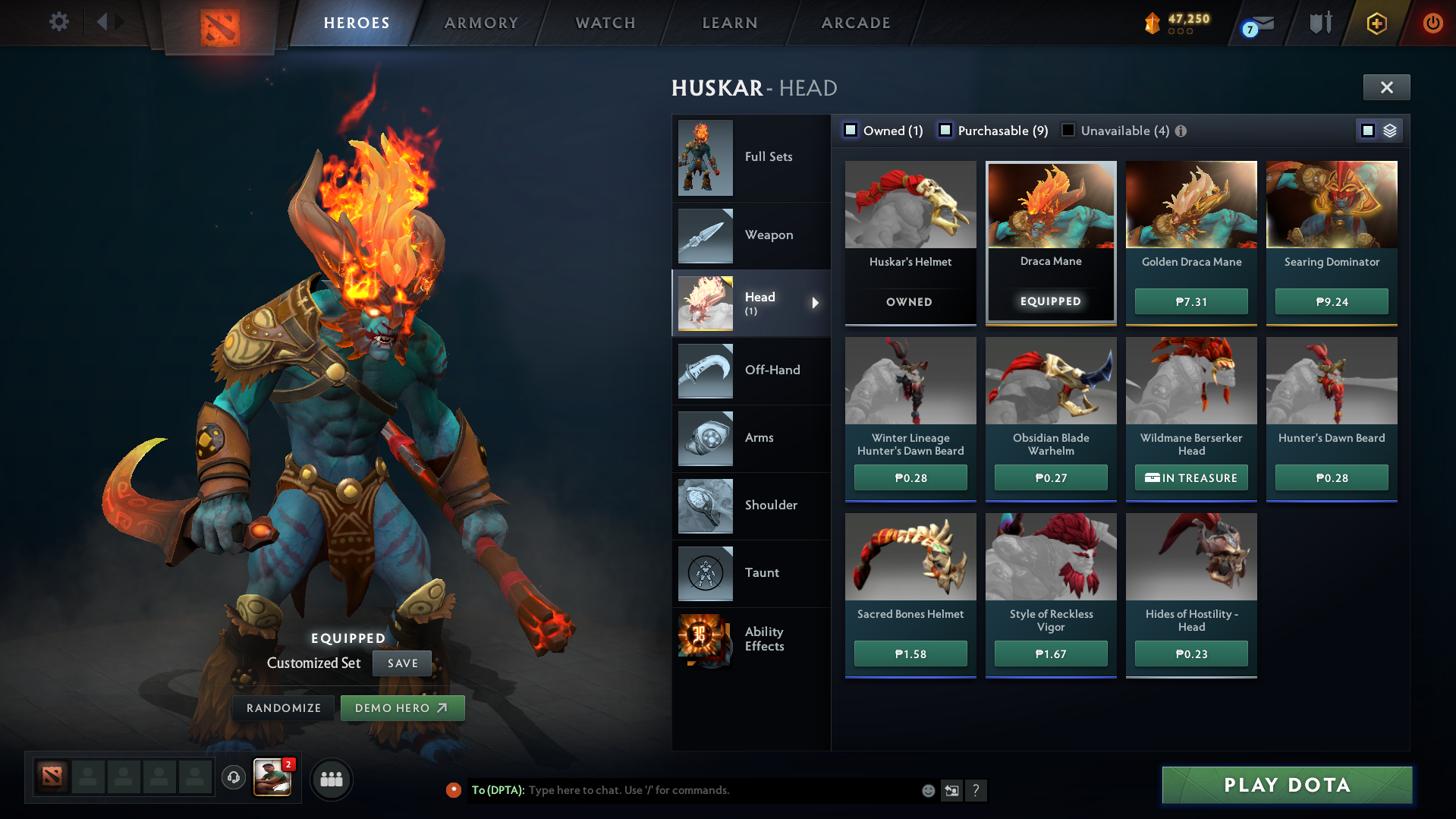Image resolution: width=1456 pixels, height=819 pixels.
Task: Toggle the layered view filter icon
Action: 1388,130
